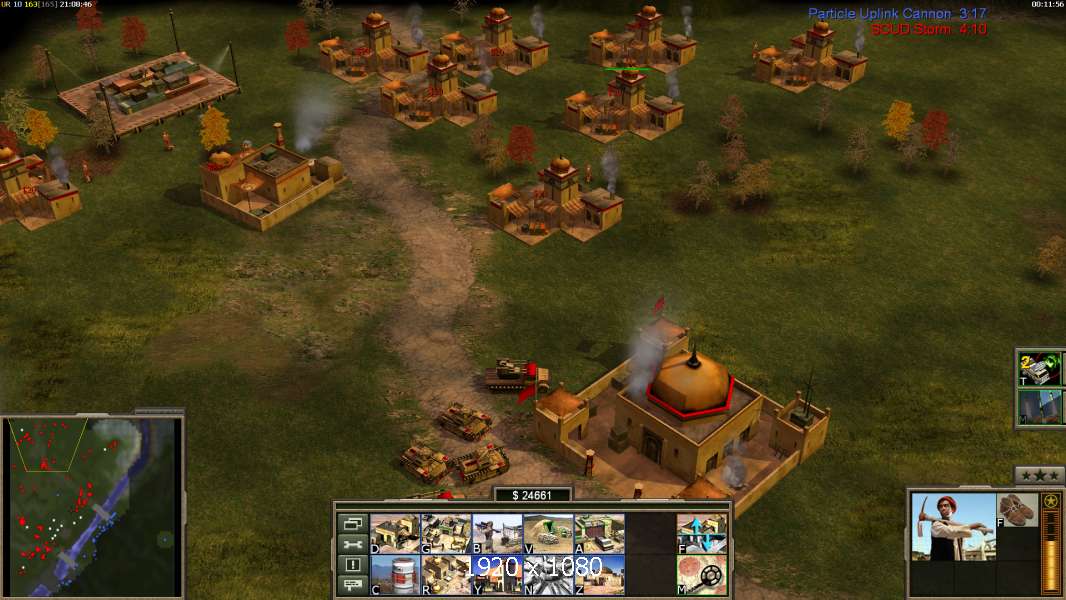The image size is (1066, 600).
Task: Open the three-star generals powers button
Action: (x=1039, y=475)
